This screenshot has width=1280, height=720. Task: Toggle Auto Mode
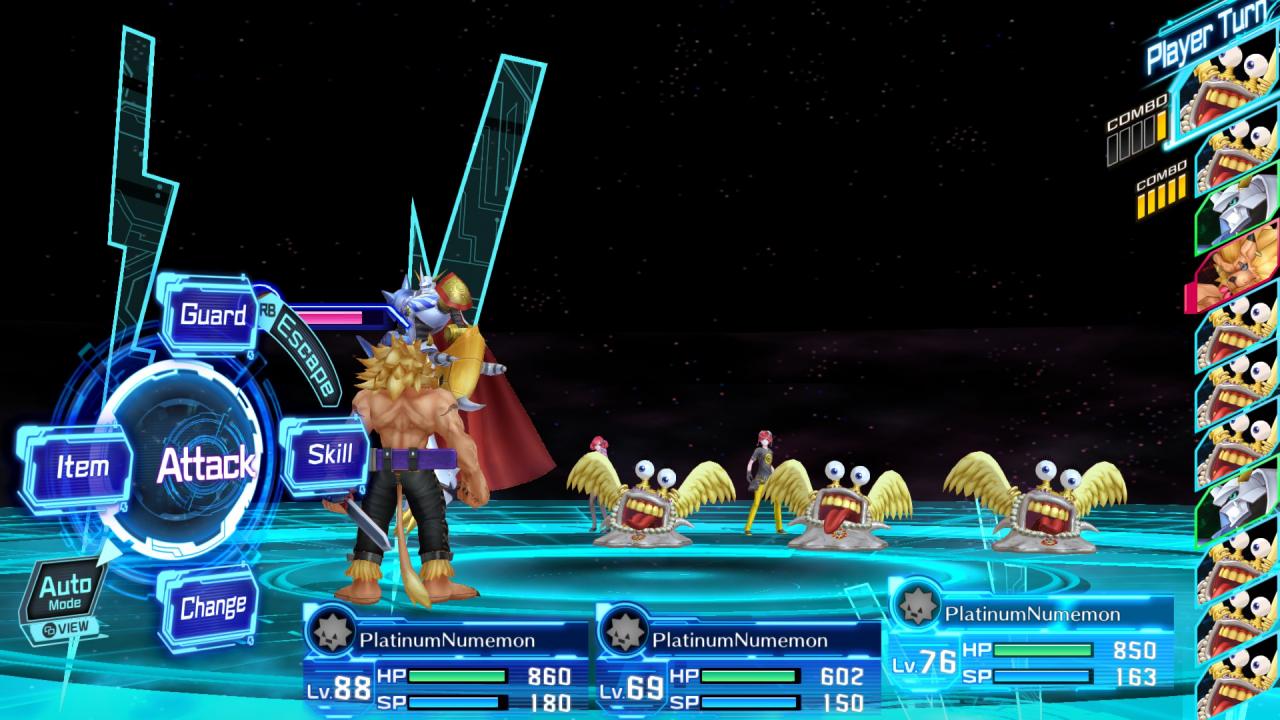coord(66,591)
